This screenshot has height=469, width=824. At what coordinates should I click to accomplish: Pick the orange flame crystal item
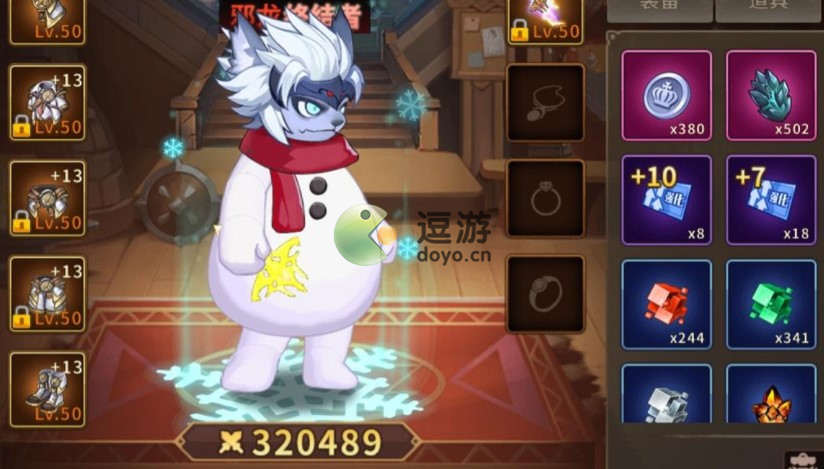coord(770,400)
